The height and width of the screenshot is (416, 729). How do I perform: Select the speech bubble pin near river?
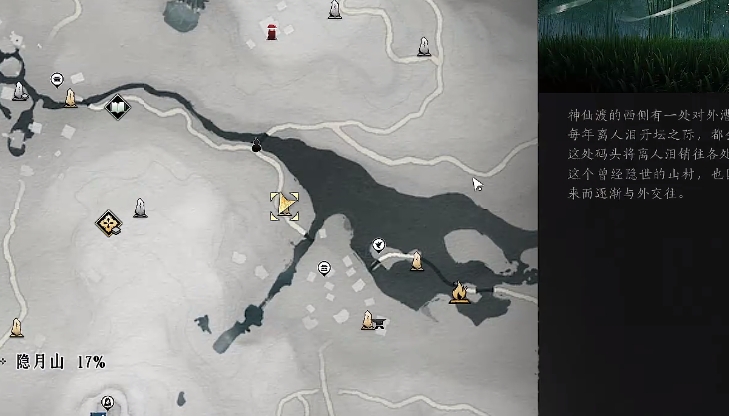57,79
